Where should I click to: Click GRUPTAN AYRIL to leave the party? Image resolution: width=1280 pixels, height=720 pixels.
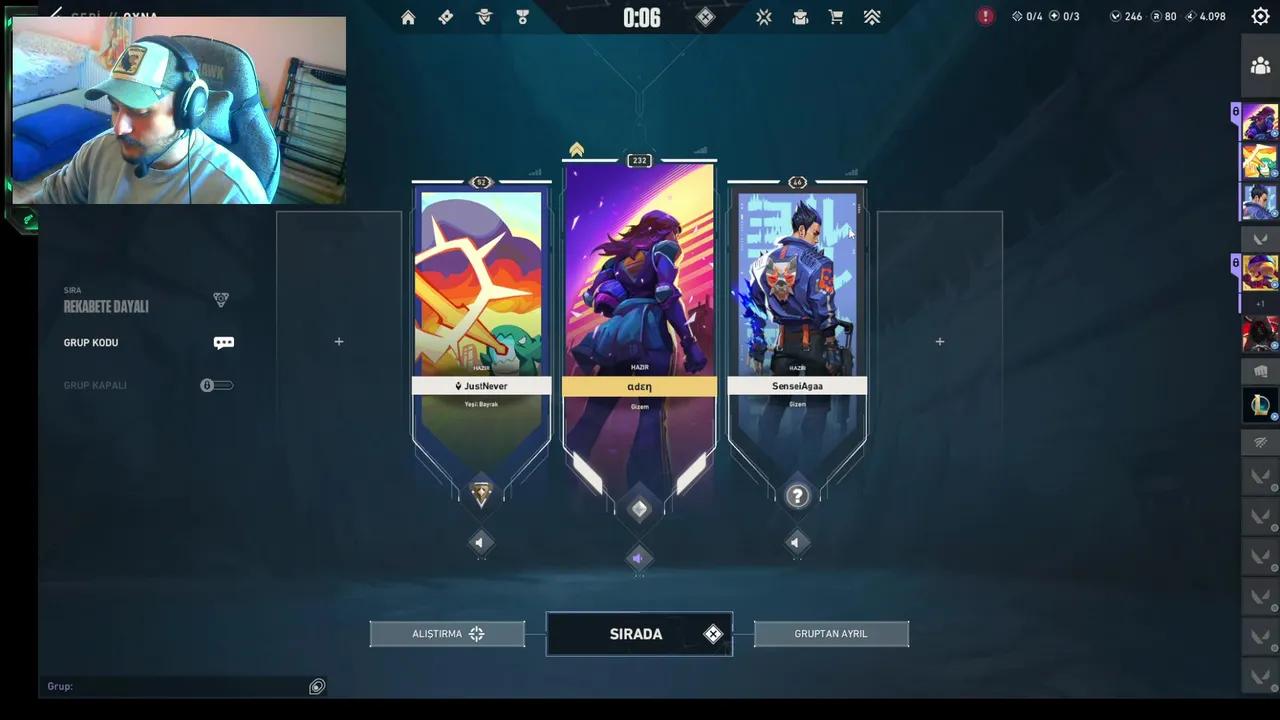[830, 633]
